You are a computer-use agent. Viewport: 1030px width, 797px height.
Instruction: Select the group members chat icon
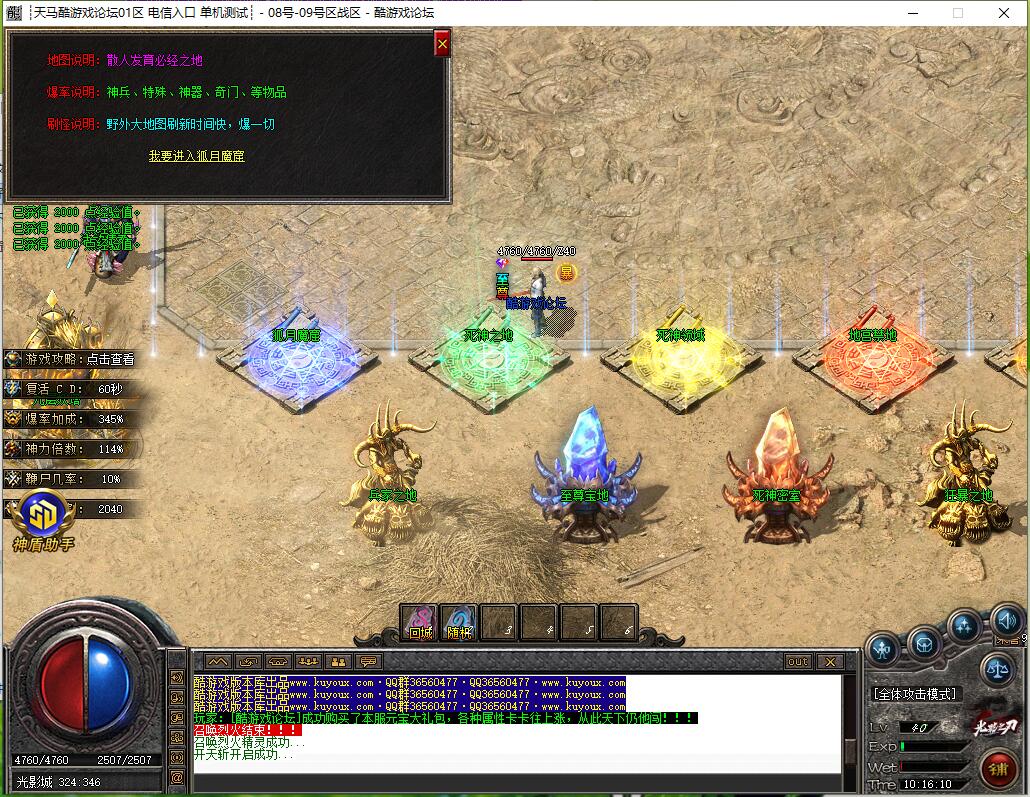click(308, 662)
